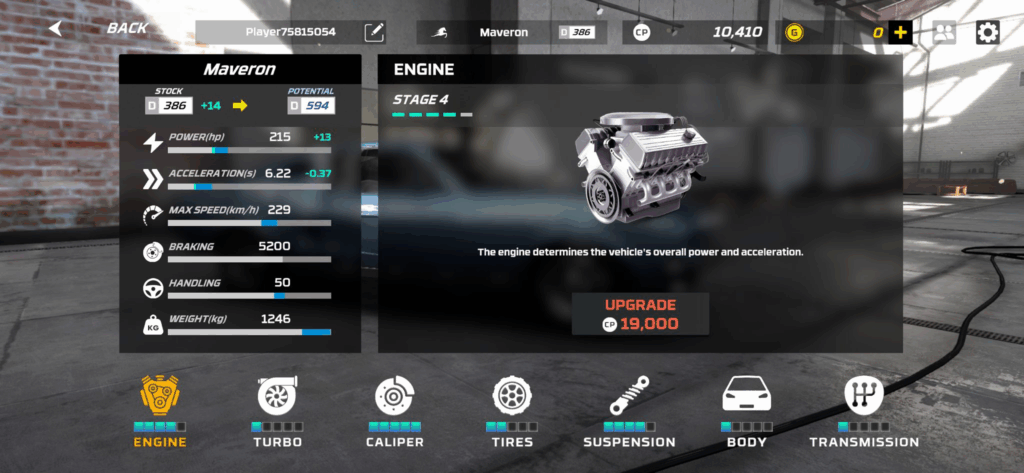Image resolution: width=1024 pixels, height=473 pixels.
Task: Edit the player name with the pencil icon
Action: [374, 32]
